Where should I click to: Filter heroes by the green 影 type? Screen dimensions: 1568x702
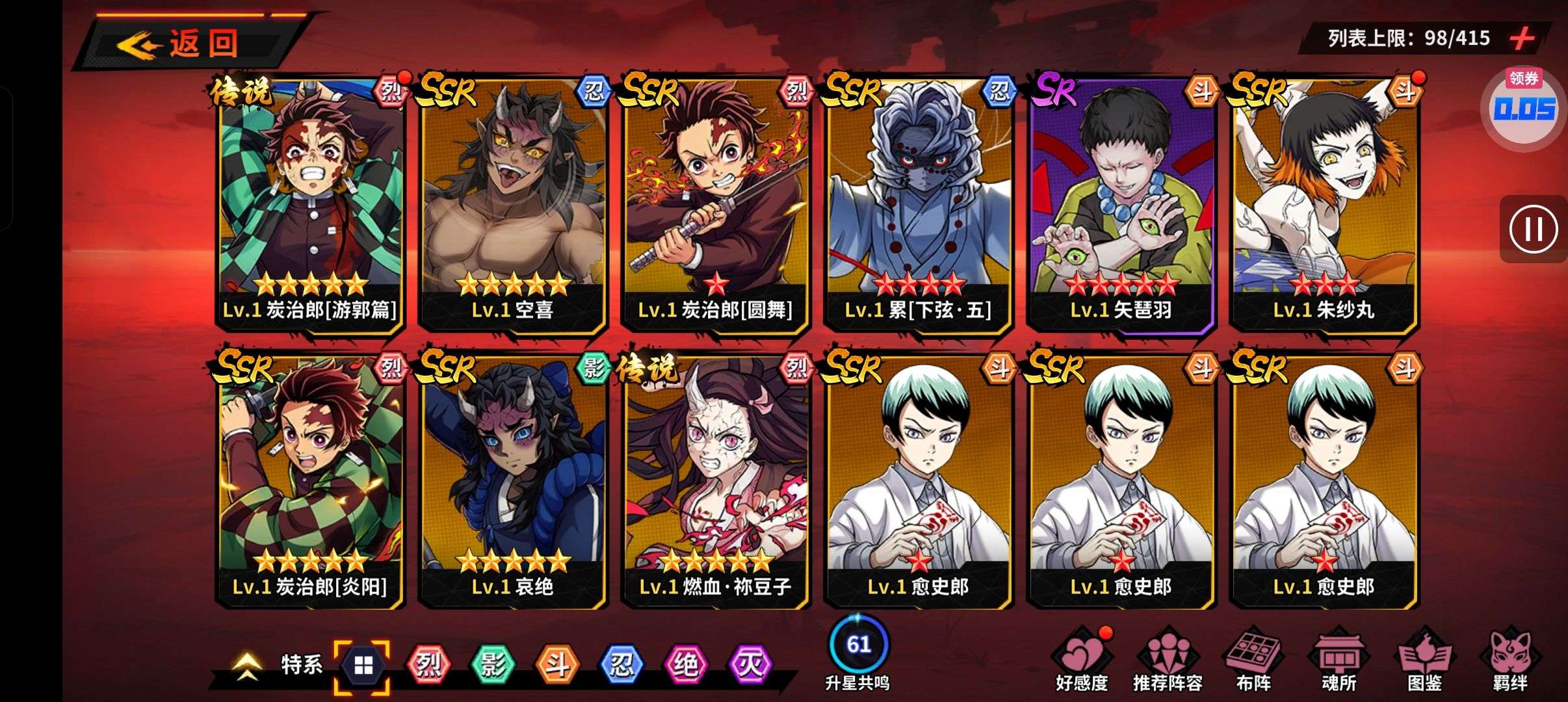[x=492, y=665]
